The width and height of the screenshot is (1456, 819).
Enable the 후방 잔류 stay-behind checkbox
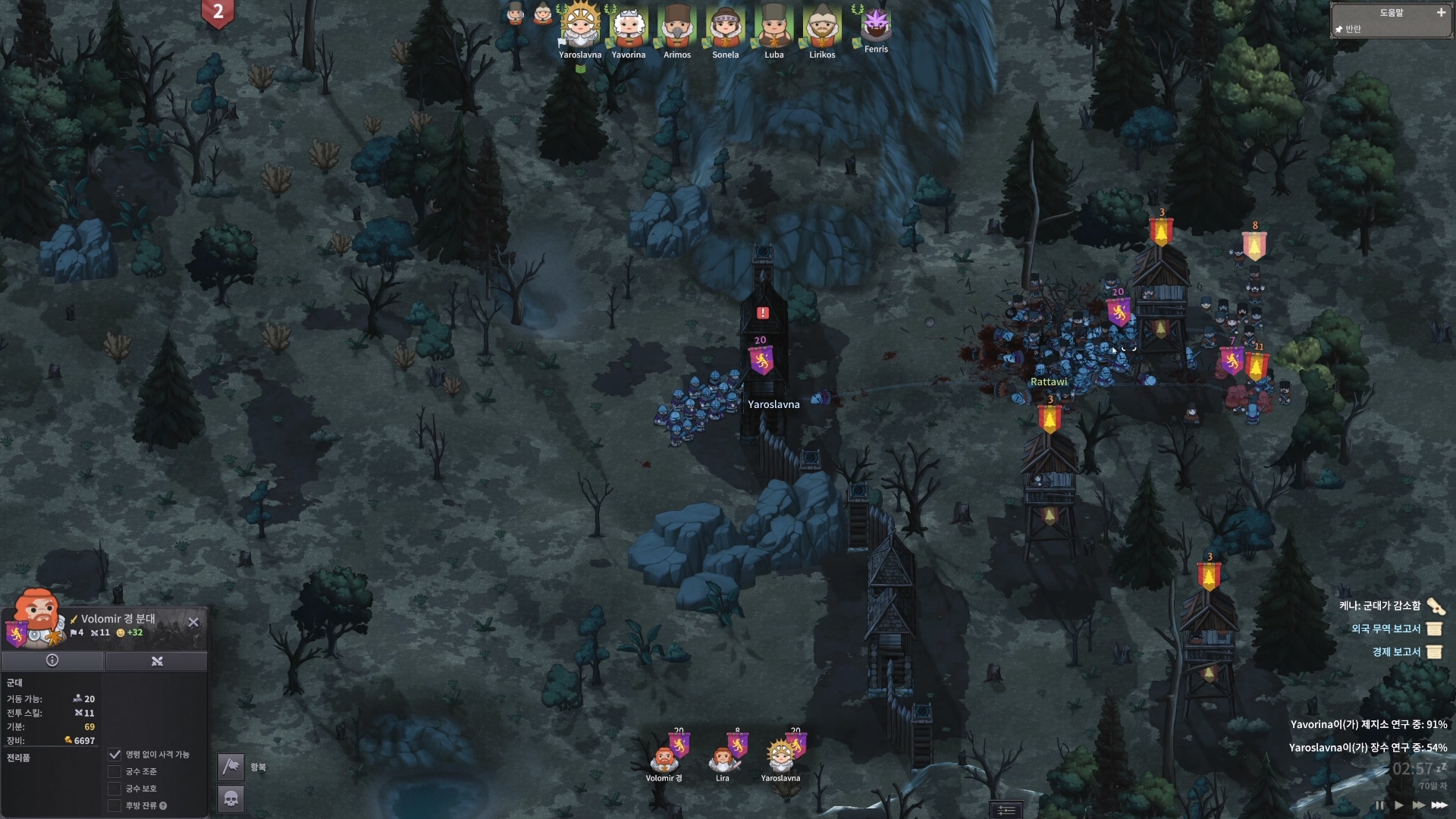[x=115, y=806]
